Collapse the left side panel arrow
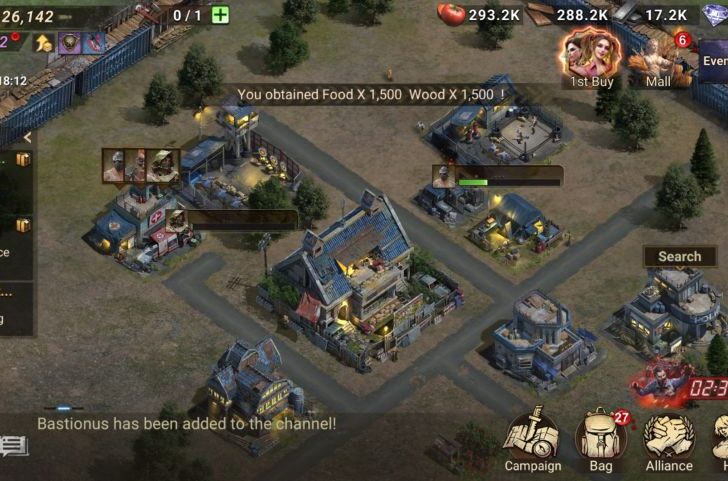This screenshot has width=728, height=481. [27, 137]
